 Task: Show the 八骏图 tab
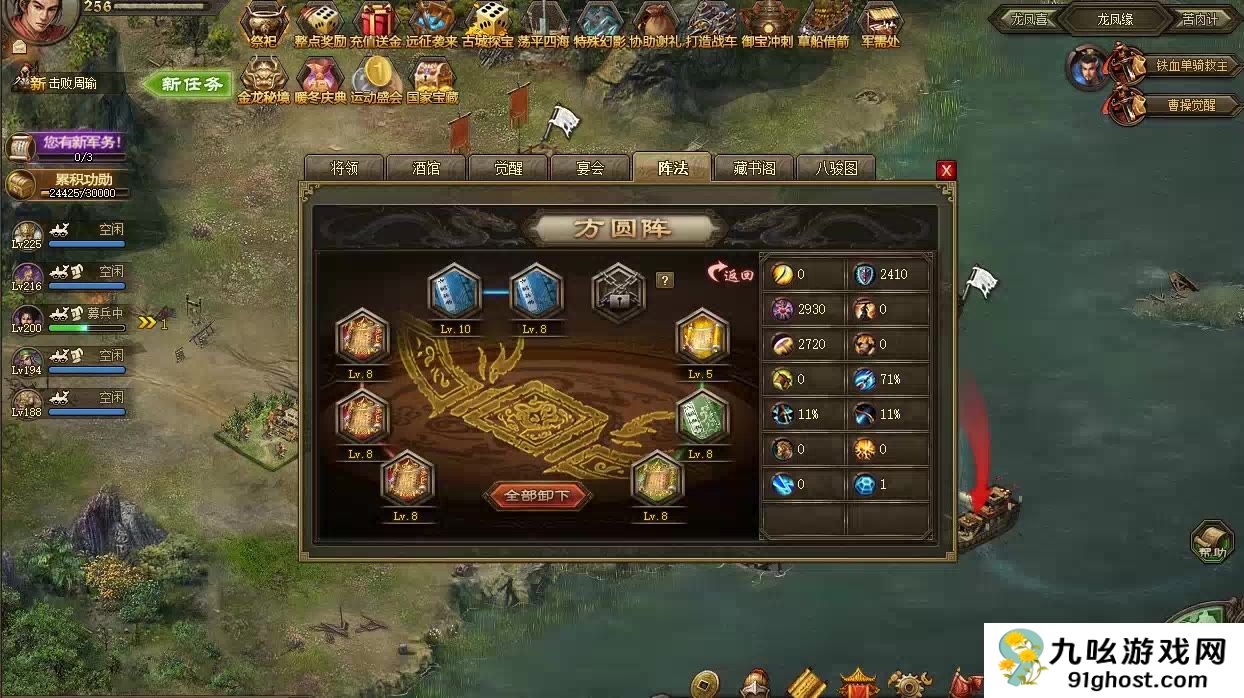click(836, 168)
